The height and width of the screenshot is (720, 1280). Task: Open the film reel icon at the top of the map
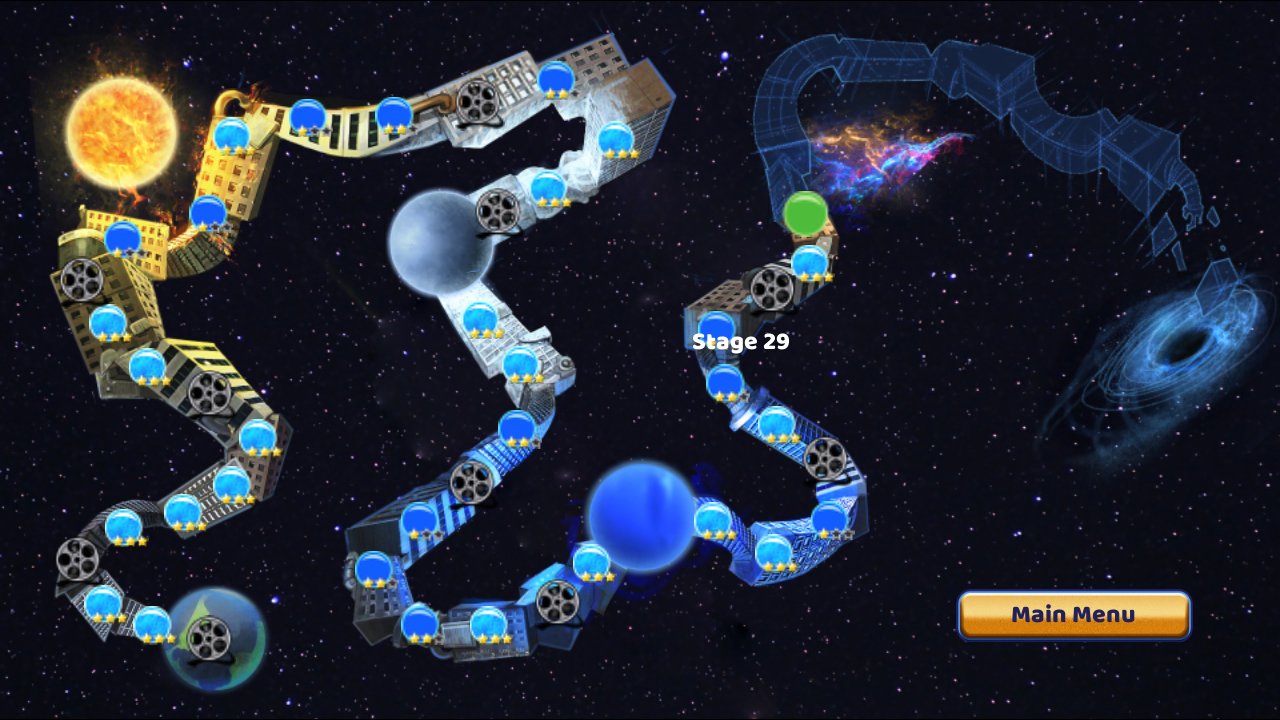[478, 103]
